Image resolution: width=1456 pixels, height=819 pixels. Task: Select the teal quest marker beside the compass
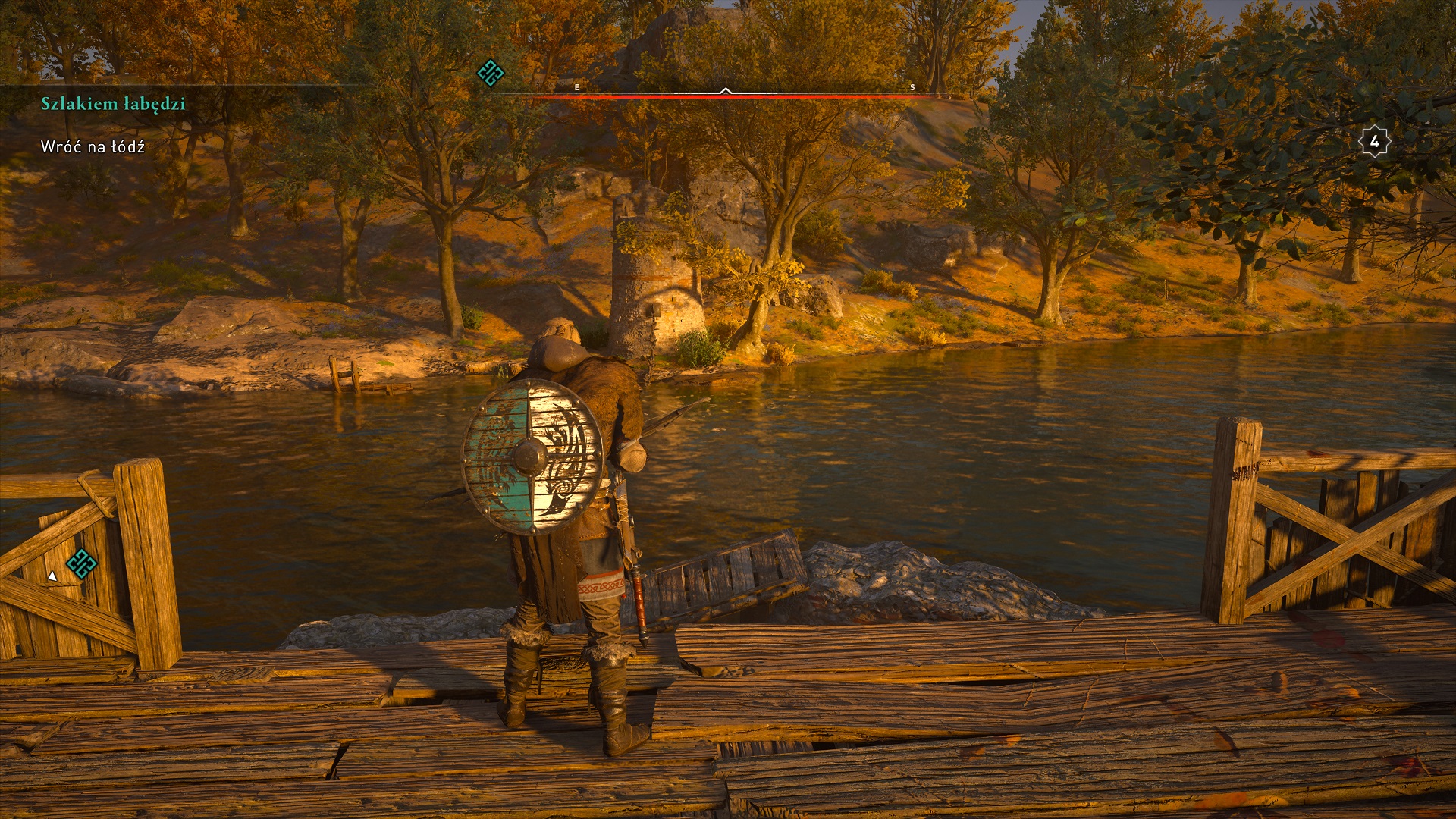point(490,73)
